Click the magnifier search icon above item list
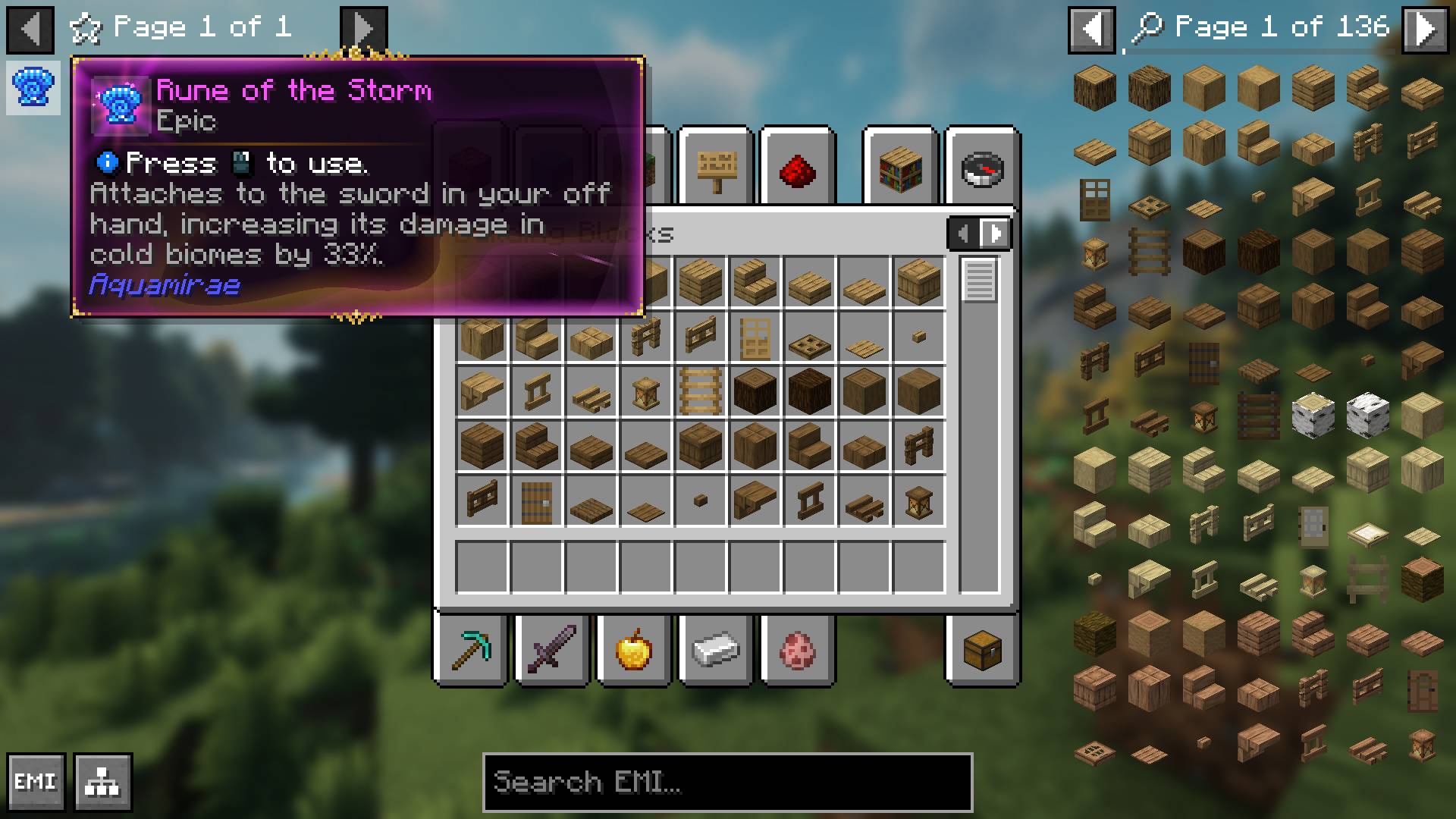The width and height of the screenshot is (1456, 819). pyautogui.click(x=1147, y=27)
